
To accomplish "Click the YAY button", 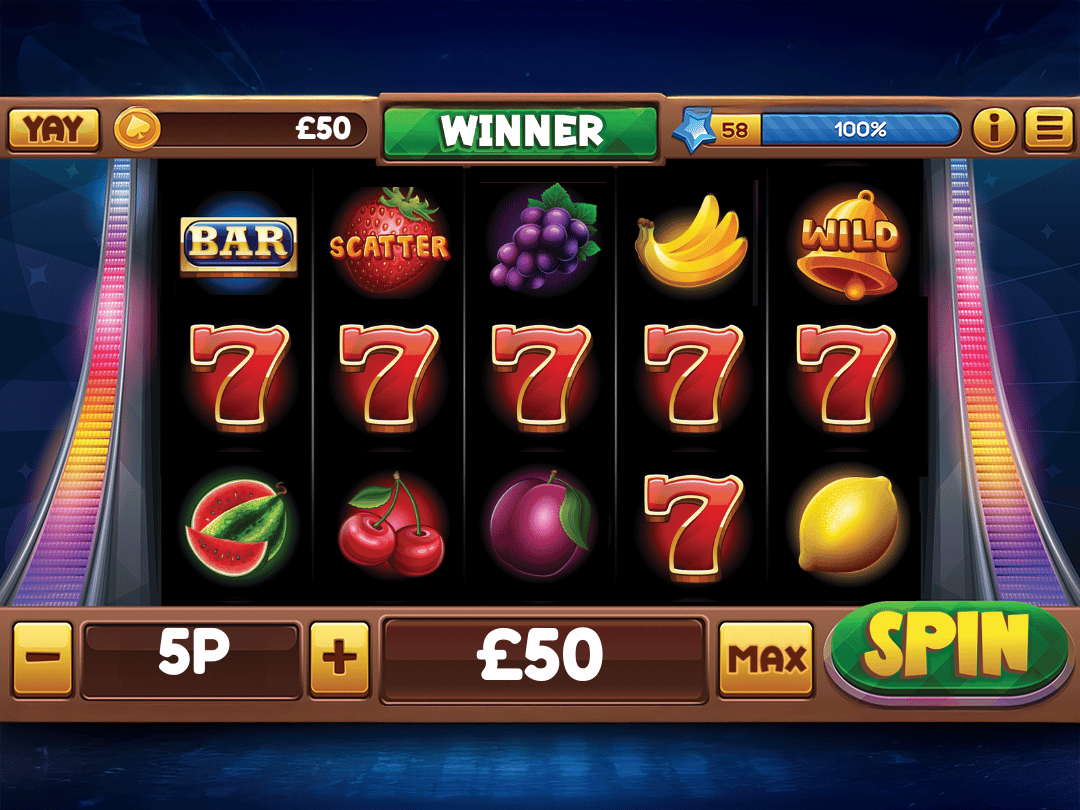I will 54,129.
